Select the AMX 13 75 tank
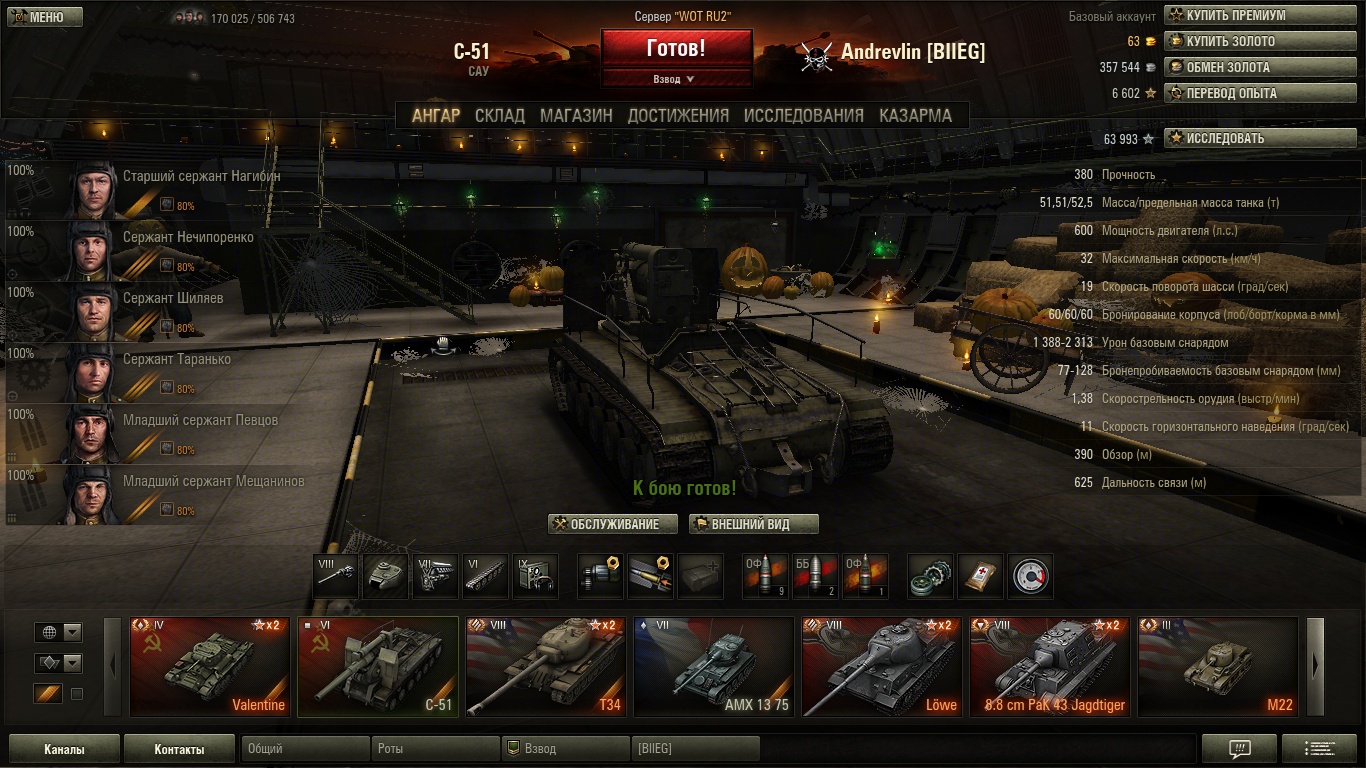The width and height of the screenshot is (1366, 768). point(713,667)
